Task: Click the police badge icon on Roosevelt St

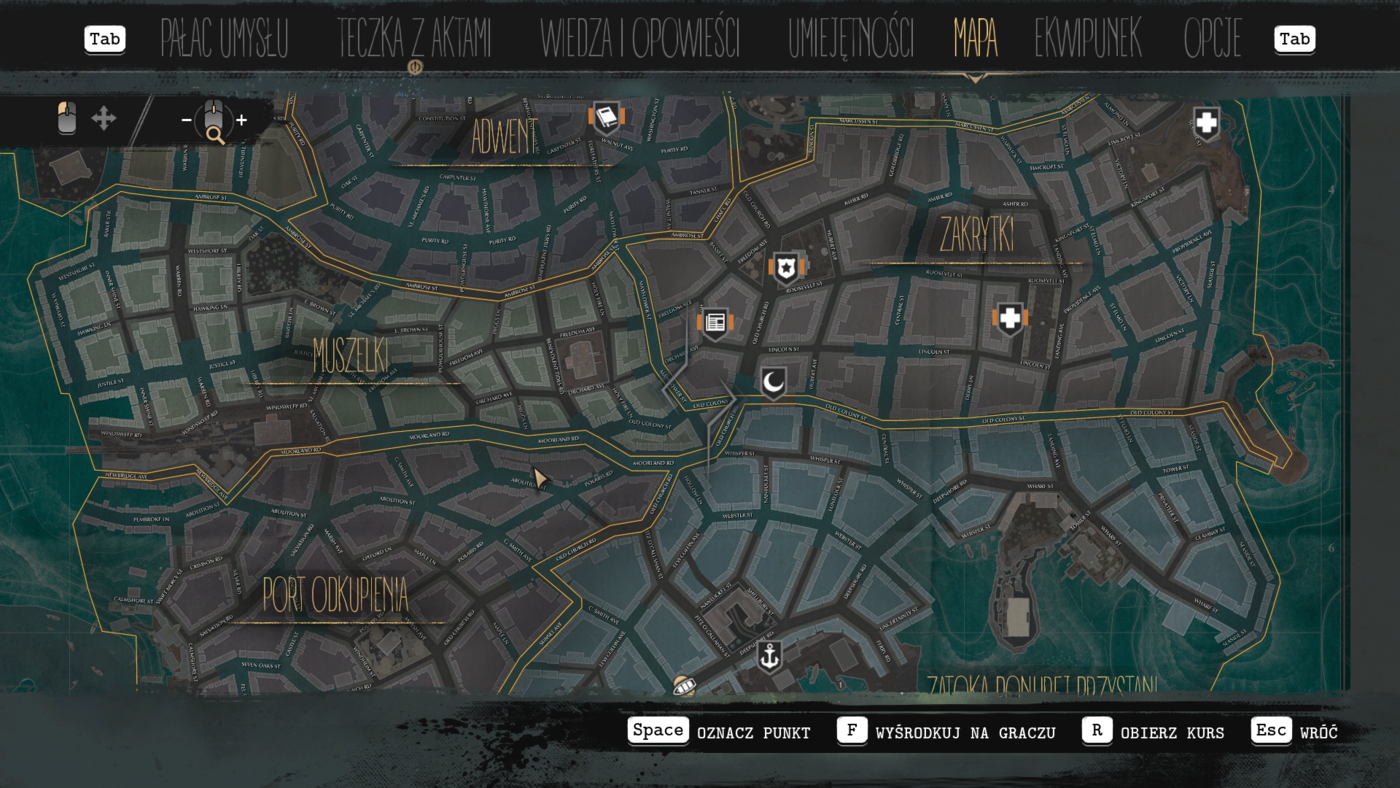Action: [x=786, y=267]
